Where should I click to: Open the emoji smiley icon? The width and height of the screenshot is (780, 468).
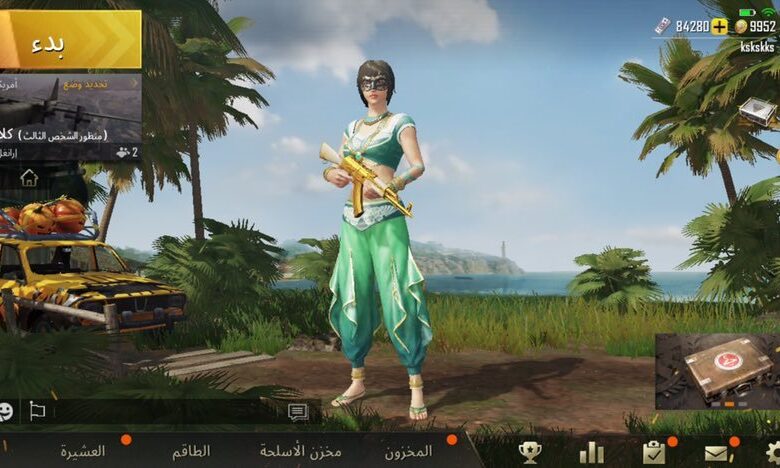tap(6, 410)
